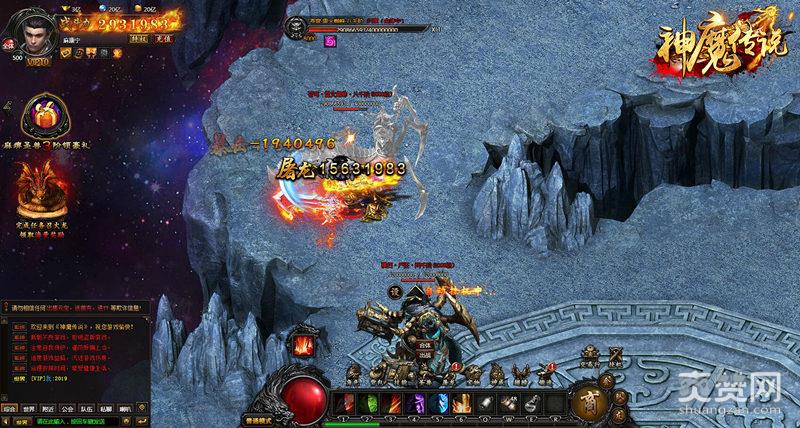
Task: Switch to the 公会 guild chat tab
Action: coord(68,408)
